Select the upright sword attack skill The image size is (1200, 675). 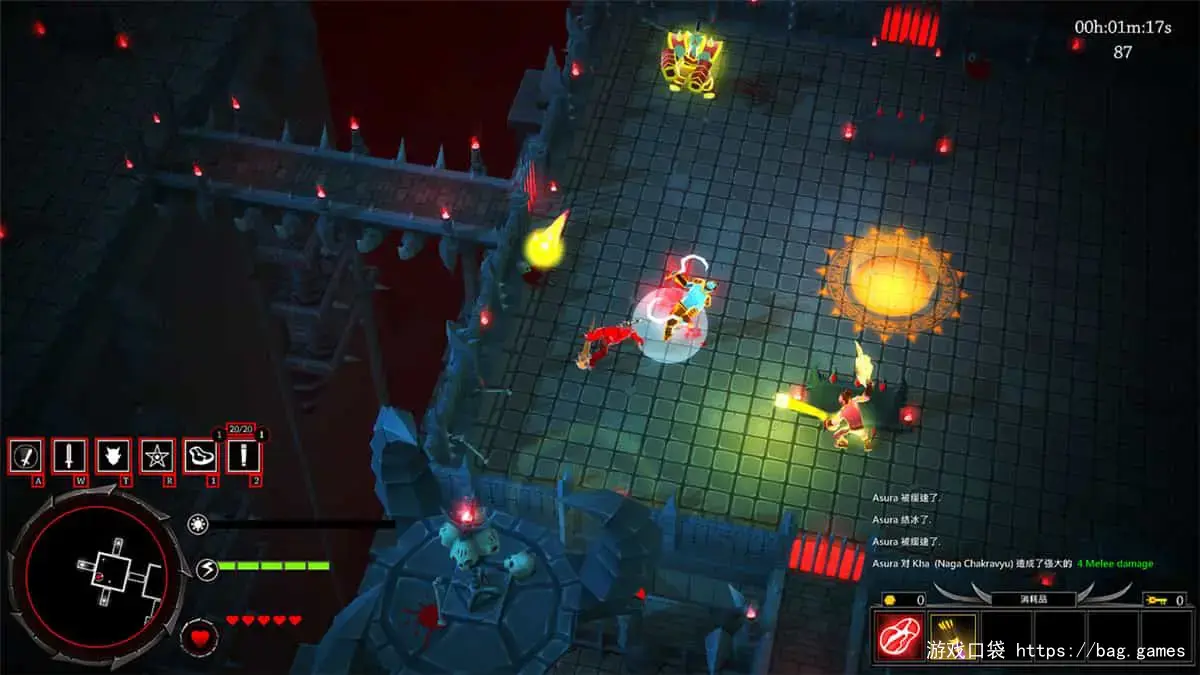coord(69,456)
